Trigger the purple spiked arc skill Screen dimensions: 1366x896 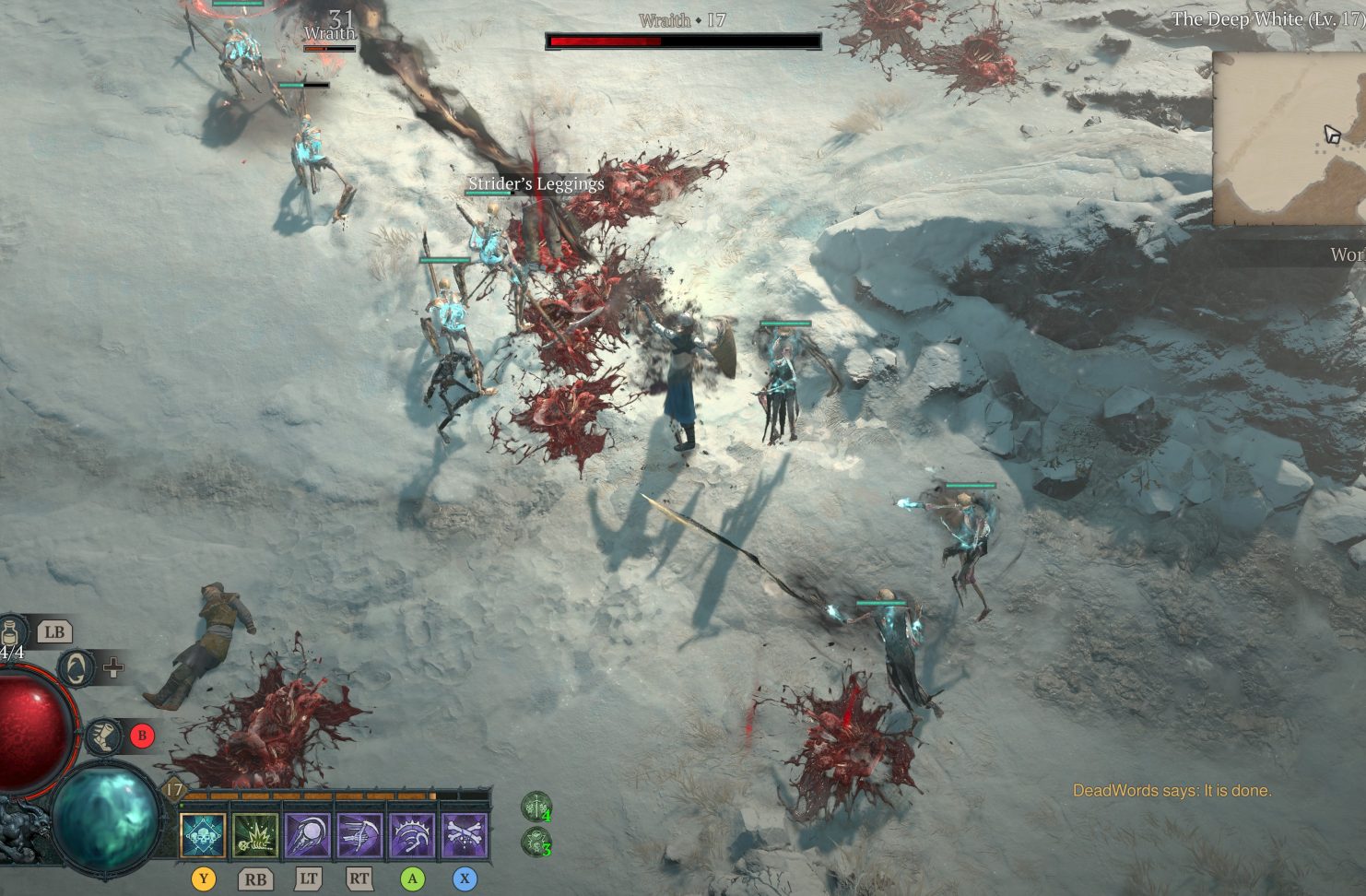tap(412, 835)
